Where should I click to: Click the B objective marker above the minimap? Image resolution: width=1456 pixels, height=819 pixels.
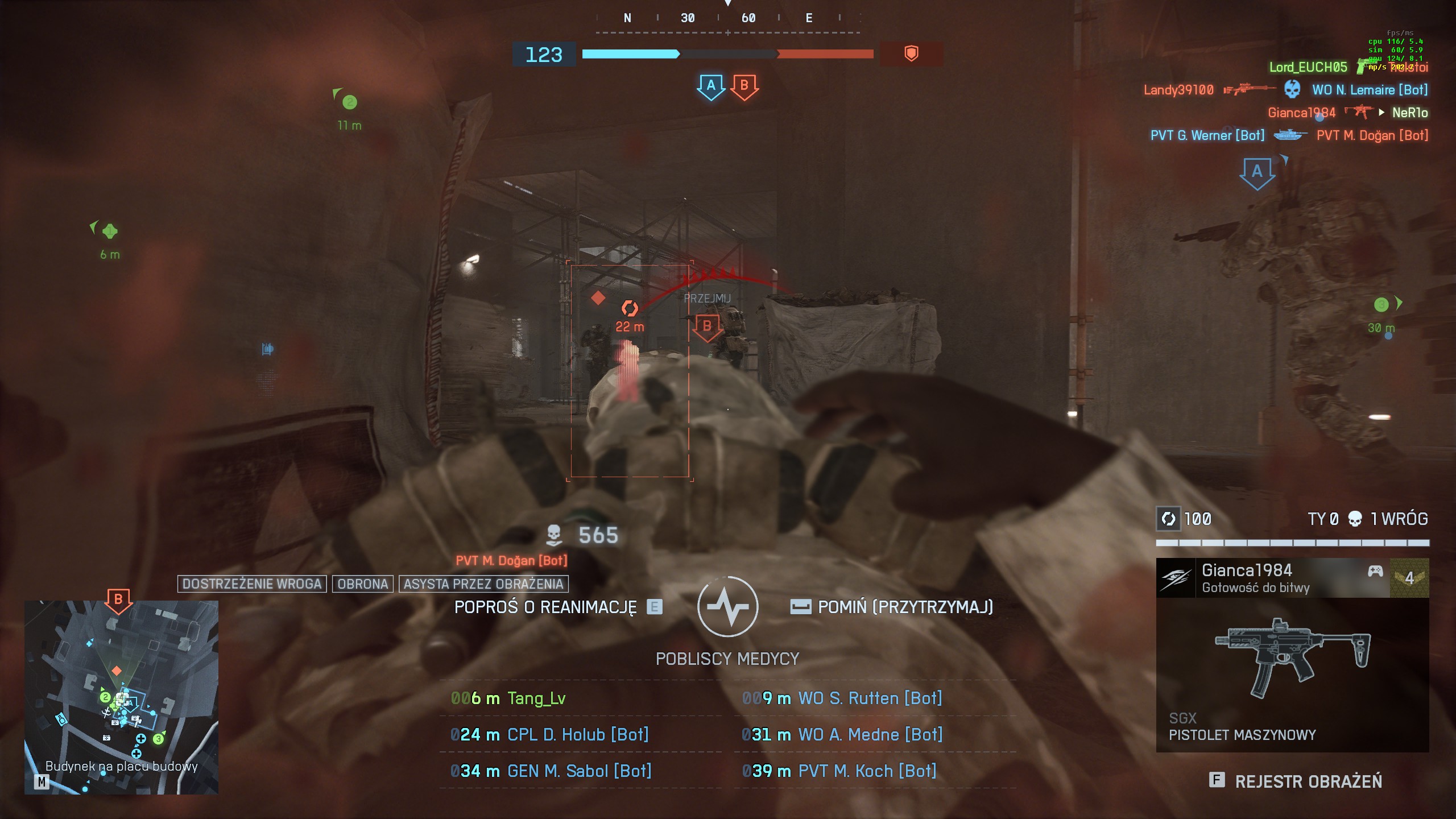[118, 600]
